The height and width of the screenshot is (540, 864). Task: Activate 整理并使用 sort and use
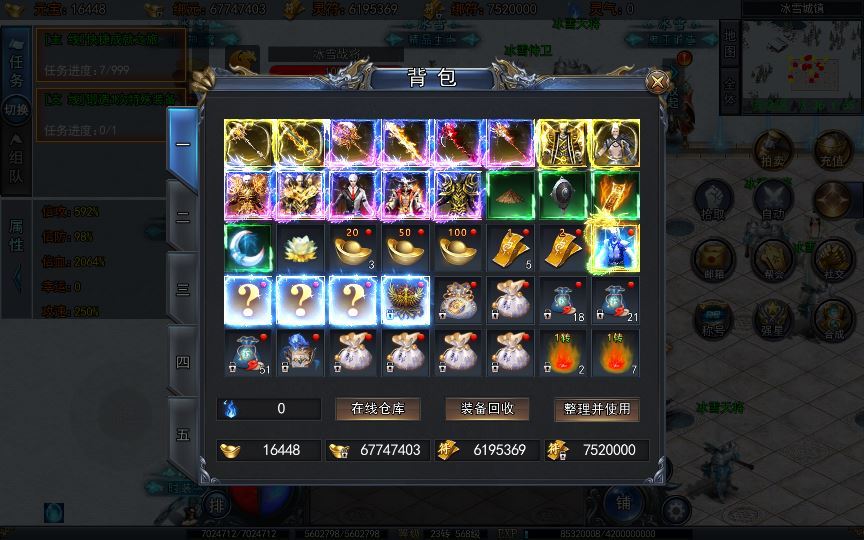(x=596, y=409)
